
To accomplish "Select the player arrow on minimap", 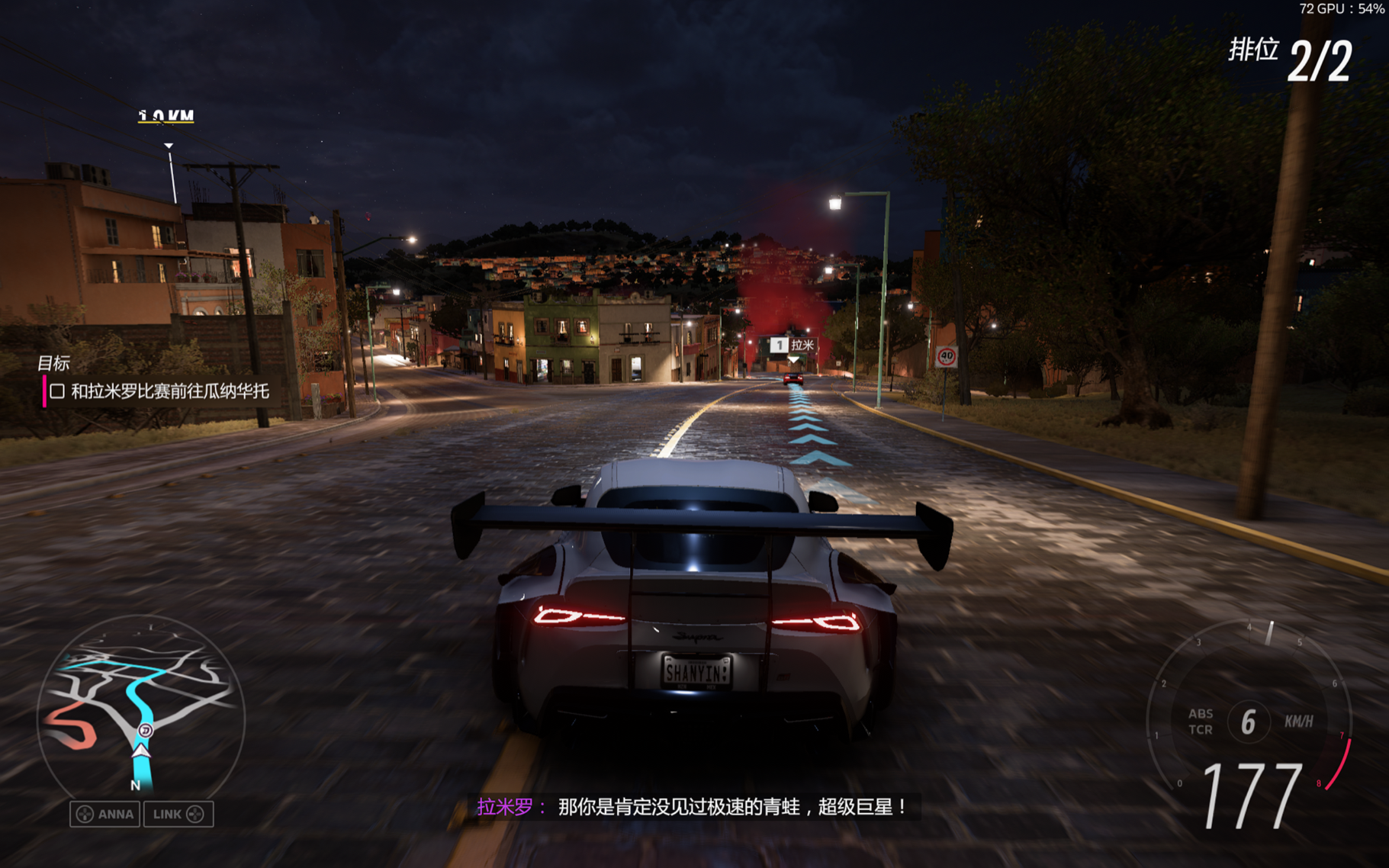I will (141, 751).
